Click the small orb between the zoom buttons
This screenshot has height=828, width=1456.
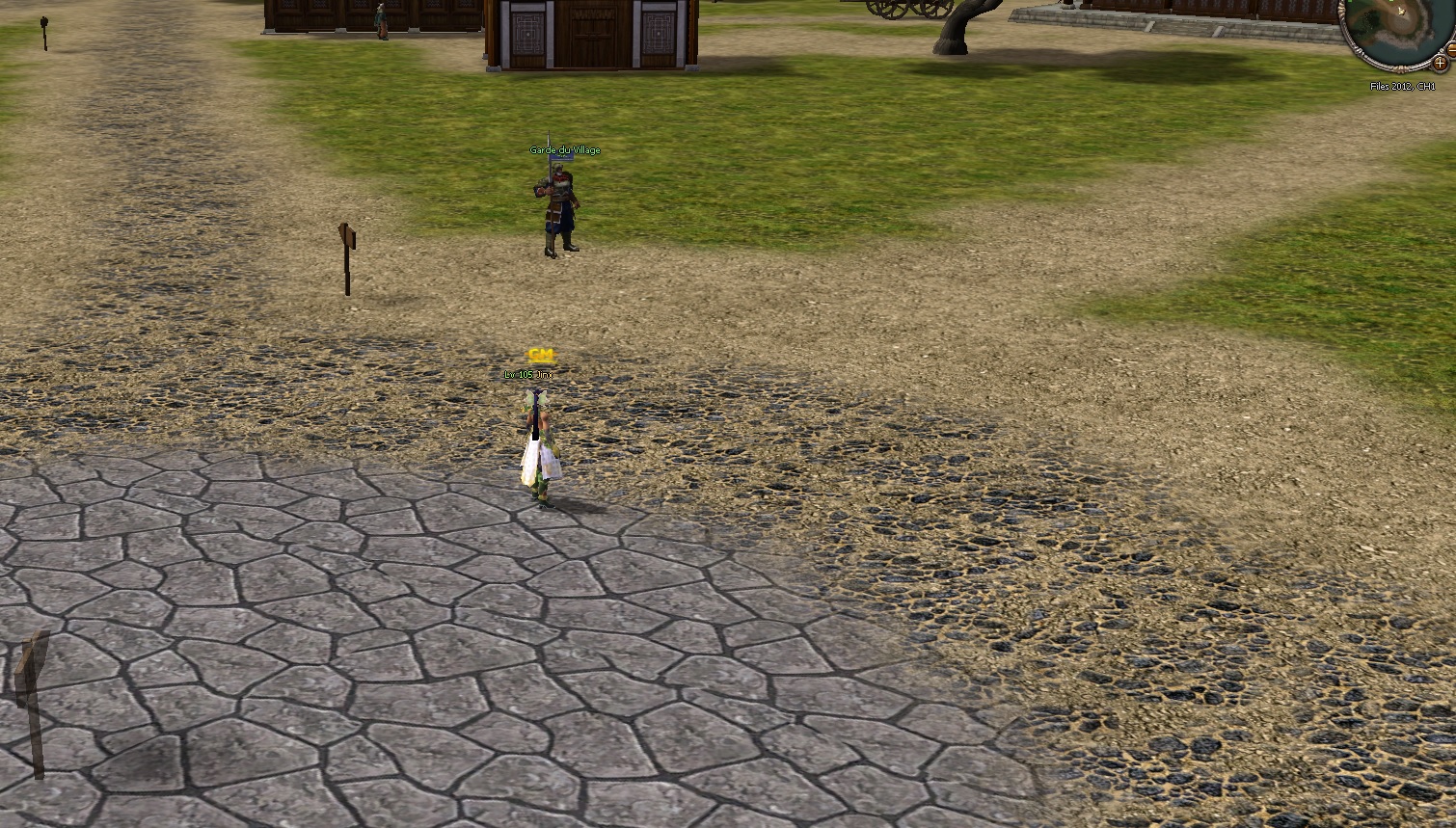click(x=1443, y=50)
